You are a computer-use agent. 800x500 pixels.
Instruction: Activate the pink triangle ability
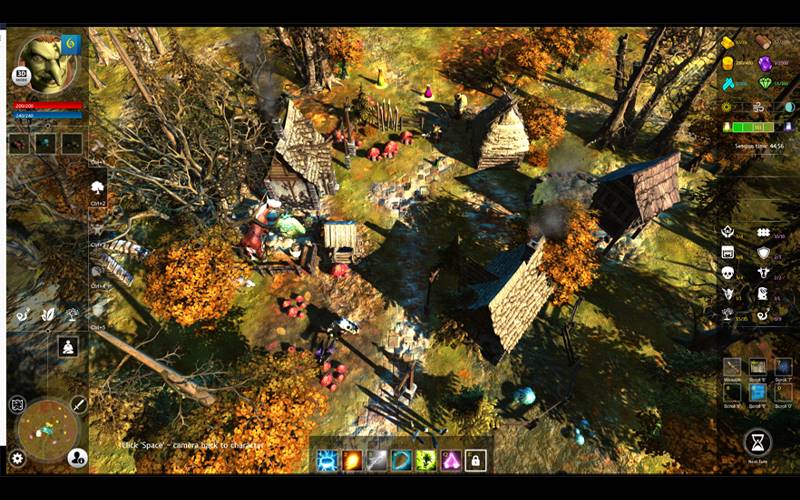pyautogui.click(x=451, y=460)
